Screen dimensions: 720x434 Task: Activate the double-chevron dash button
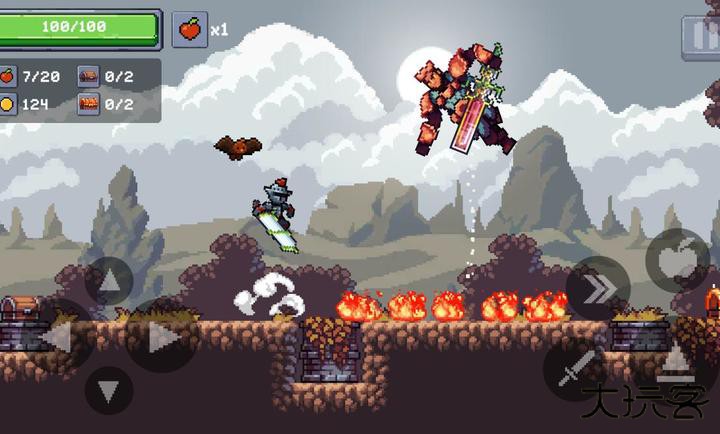(x=598, y=289)
